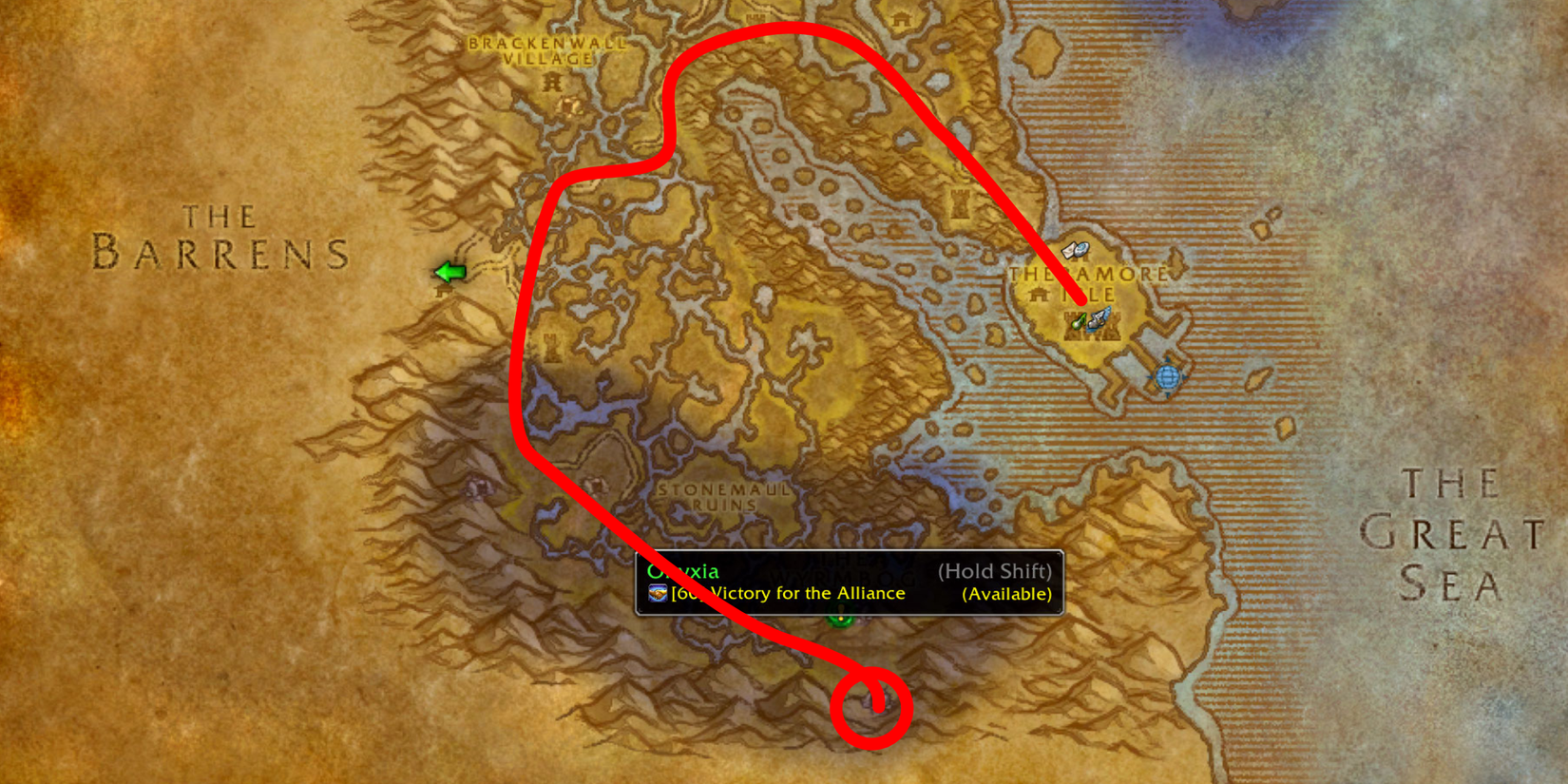Image resolution: width=1568 pixels, height=784 pixels.
Task: Click the anvil quest tracker icon in Theramore
Action: [1098, 323]
